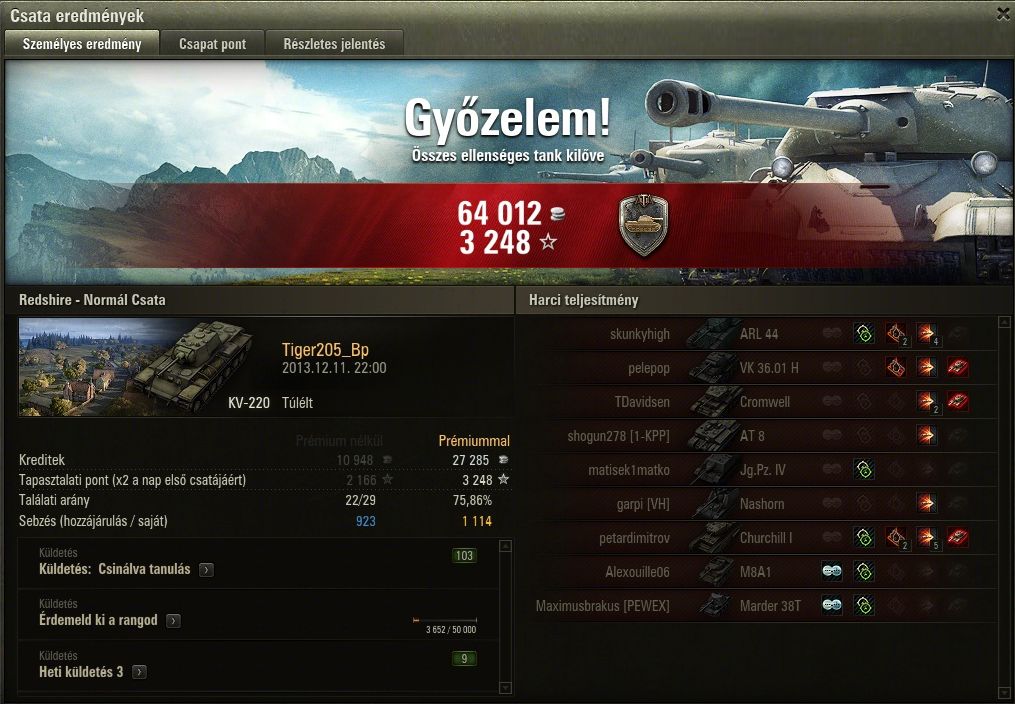Expand the Heti küldetés 3 mission
The height and width of the screenshot is (704, 1015).
139,672
